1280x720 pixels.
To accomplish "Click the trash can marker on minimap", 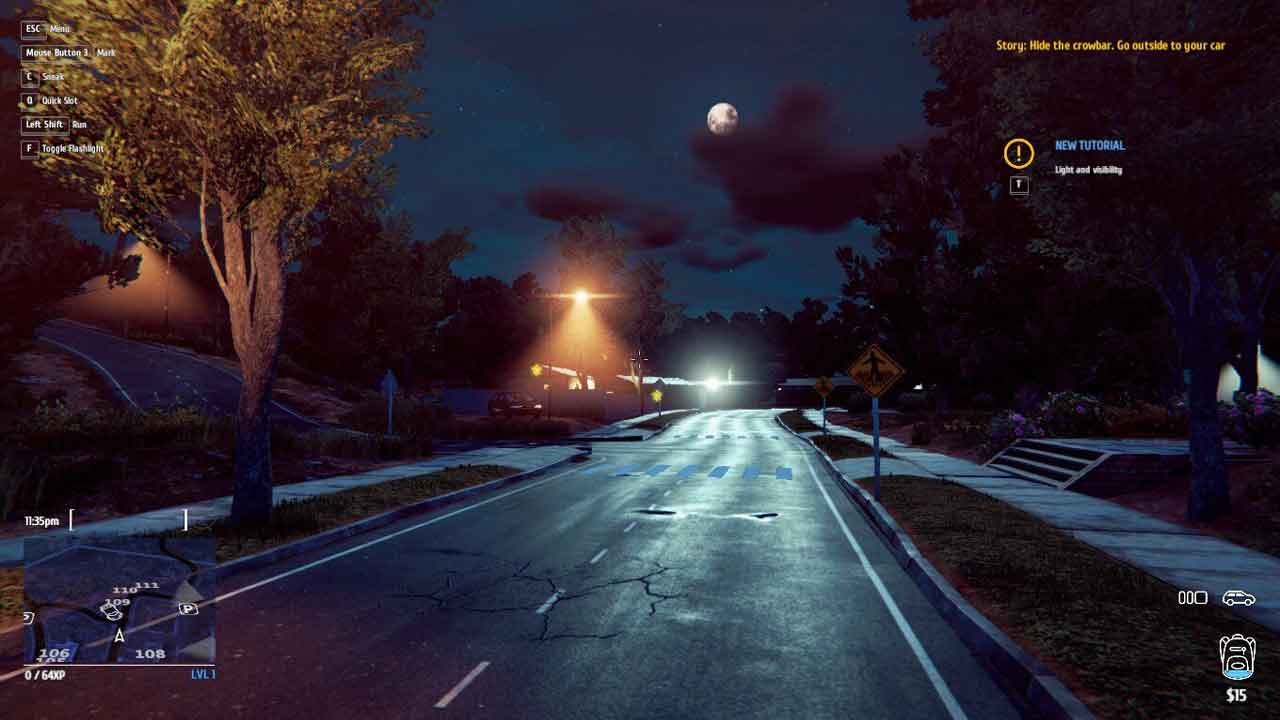I will tap(112, 612).
